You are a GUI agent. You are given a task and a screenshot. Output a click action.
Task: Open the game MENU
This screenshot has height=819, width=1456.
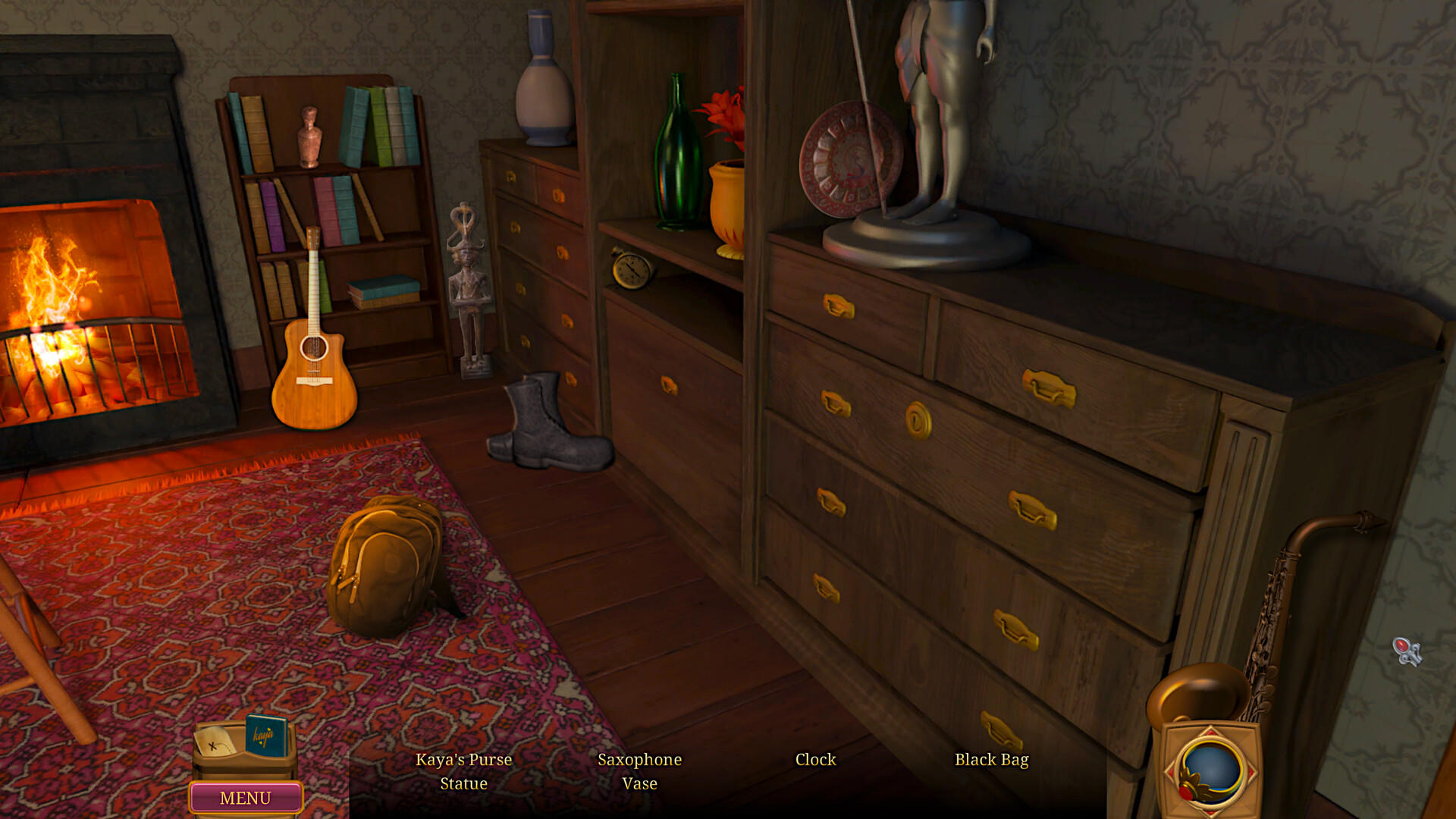[245, 798]
